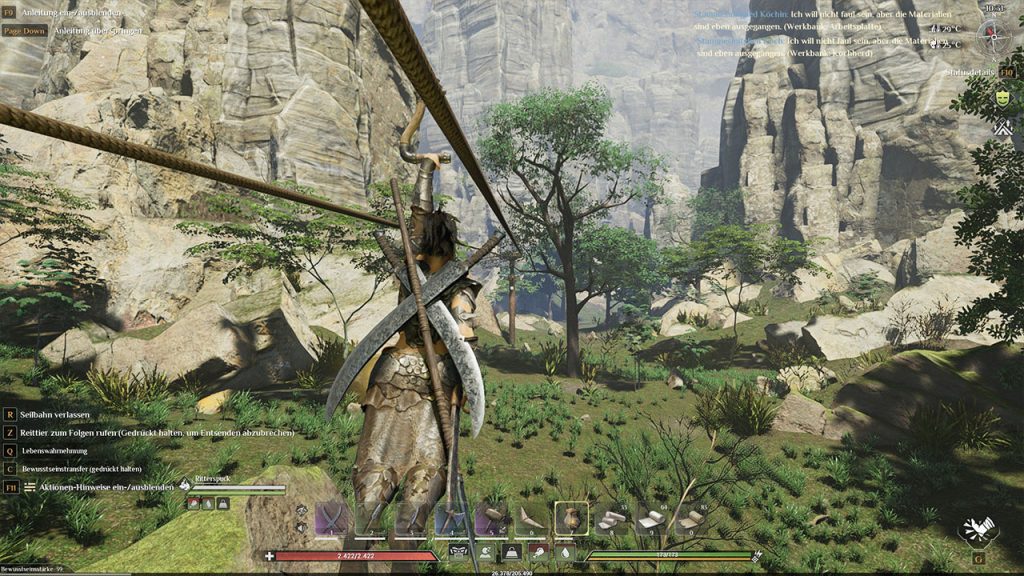1024x576 pixels.
Task: Click the water drop status icon
Action: point(565,551)
